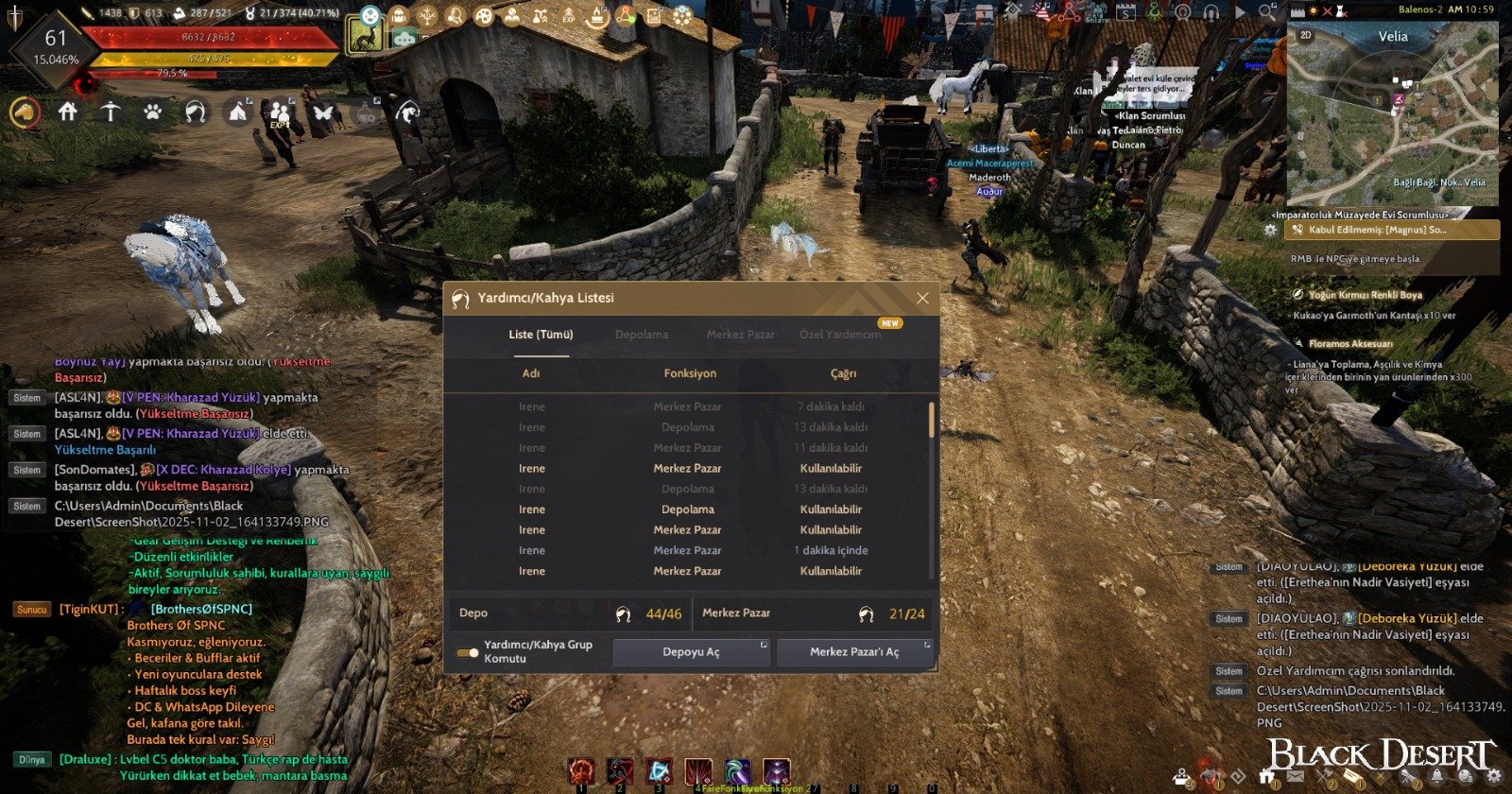Click the bell notifications icon

[1437, 777]
